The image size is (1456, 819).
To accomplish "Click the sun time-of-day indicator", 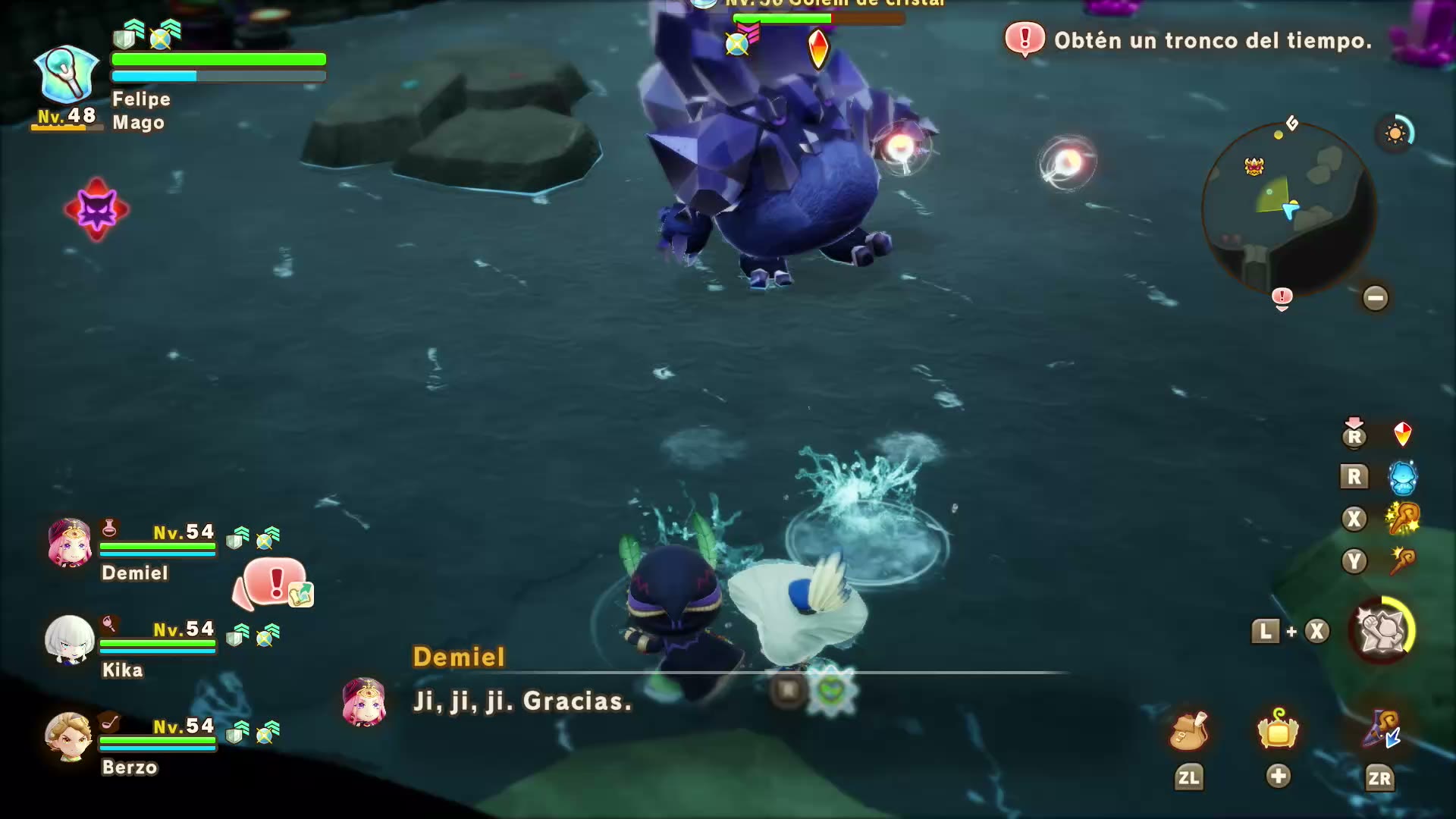I will point(1395,134).
